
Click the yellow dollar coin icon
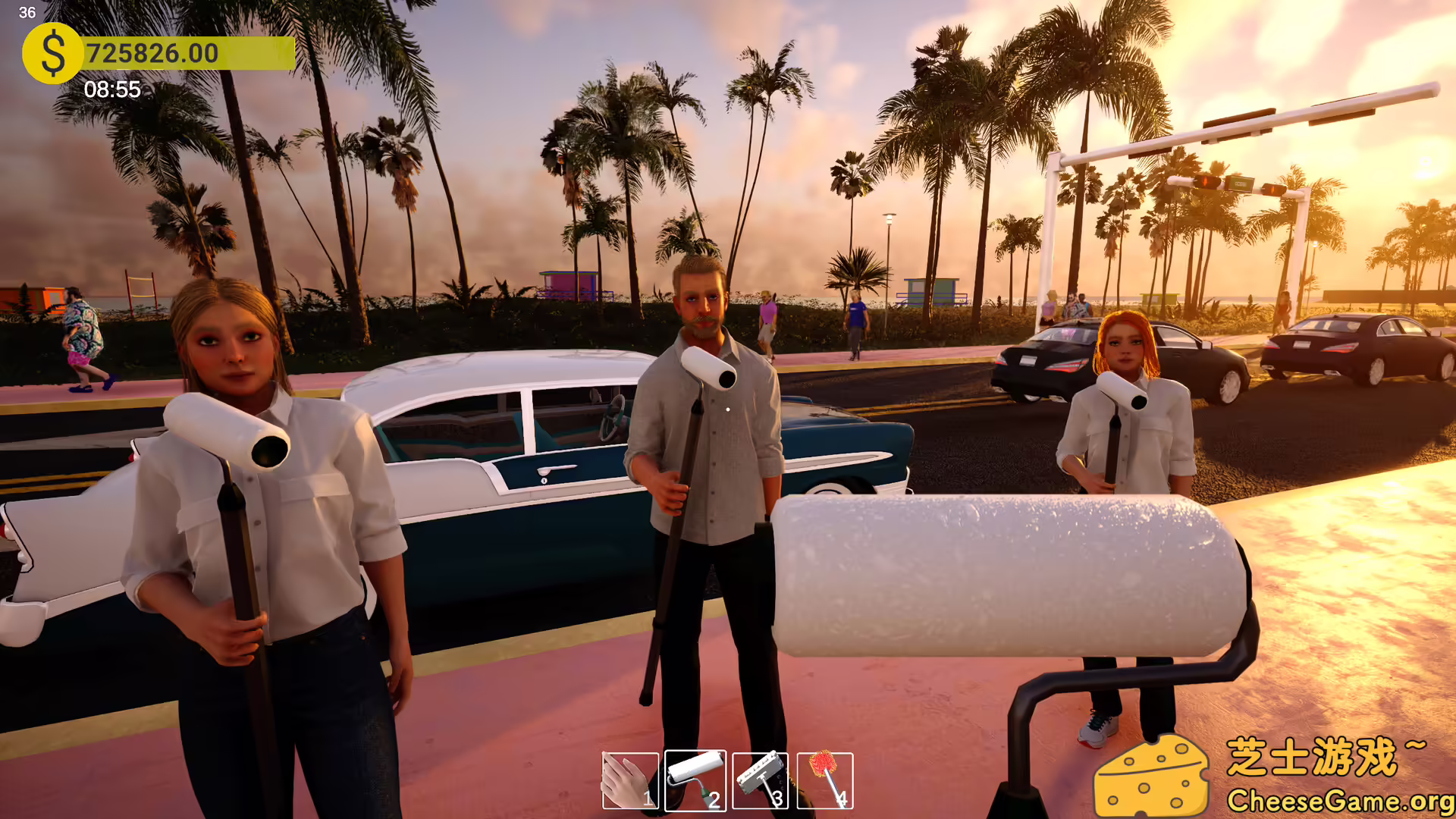[x=52, y=53]
